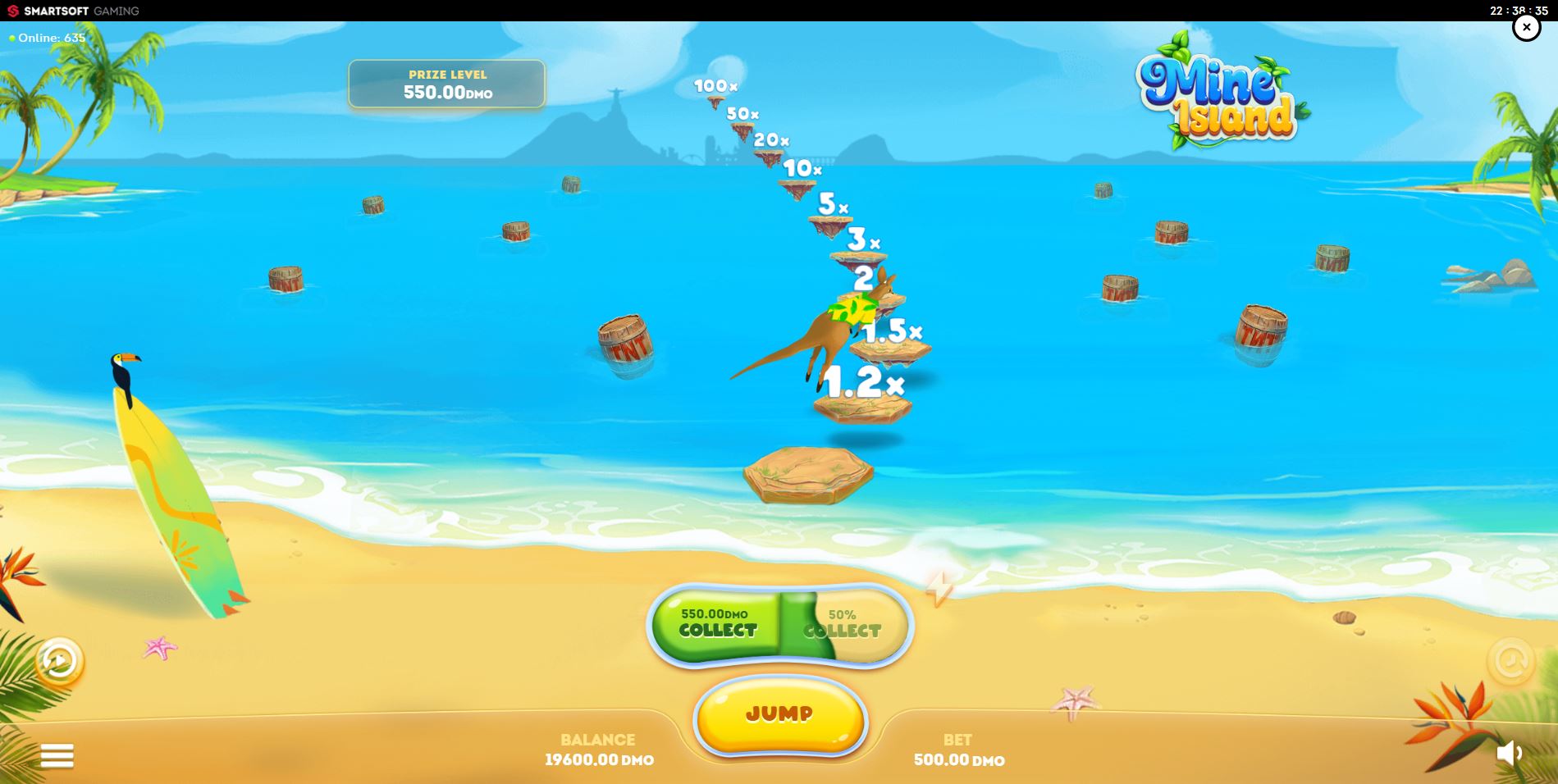Open the hamburger menu
This screenshot has height=784, width=1558.
57,754
